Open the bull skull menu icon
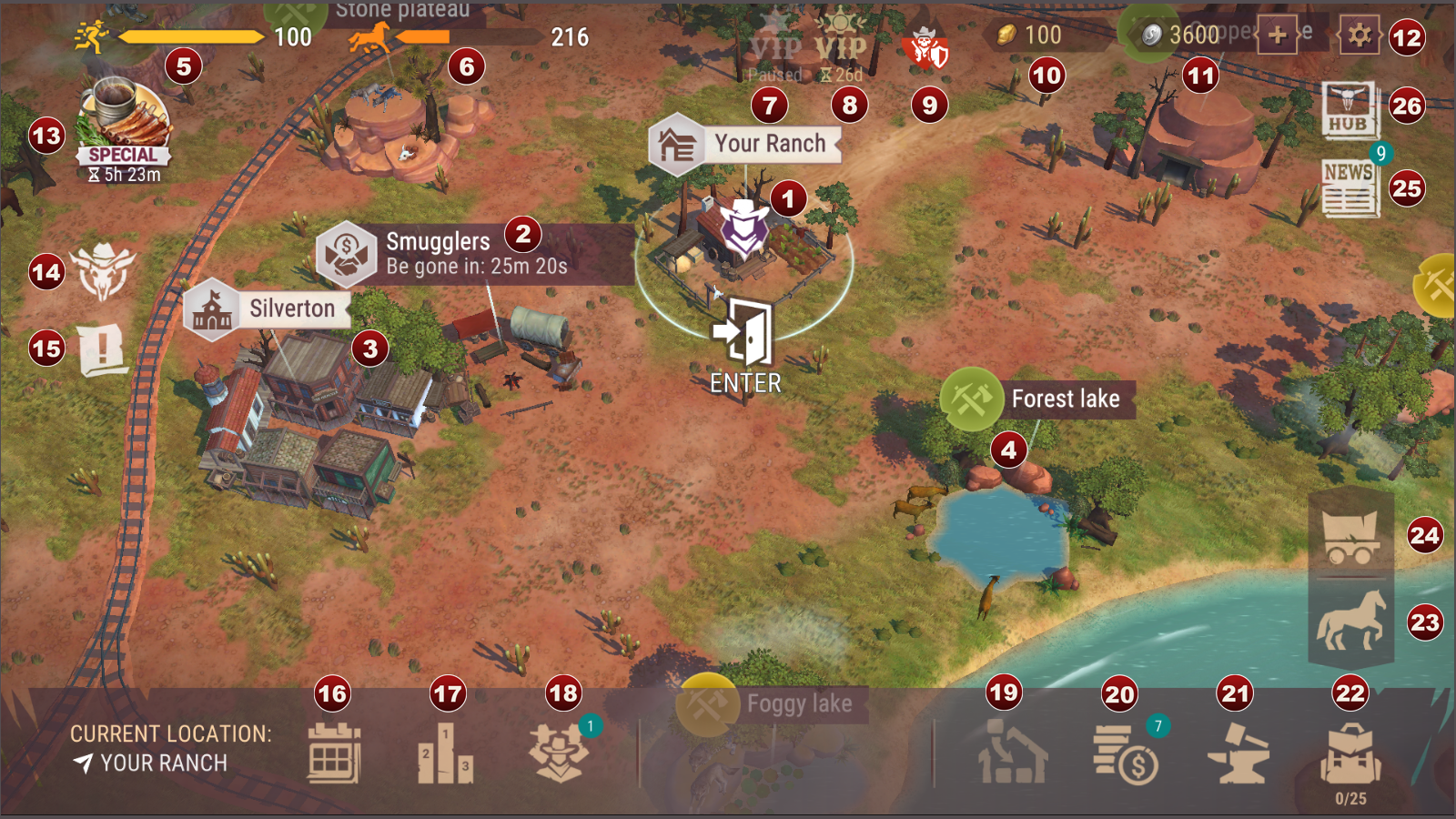1456x819 pixels. [x=103, y=271]
